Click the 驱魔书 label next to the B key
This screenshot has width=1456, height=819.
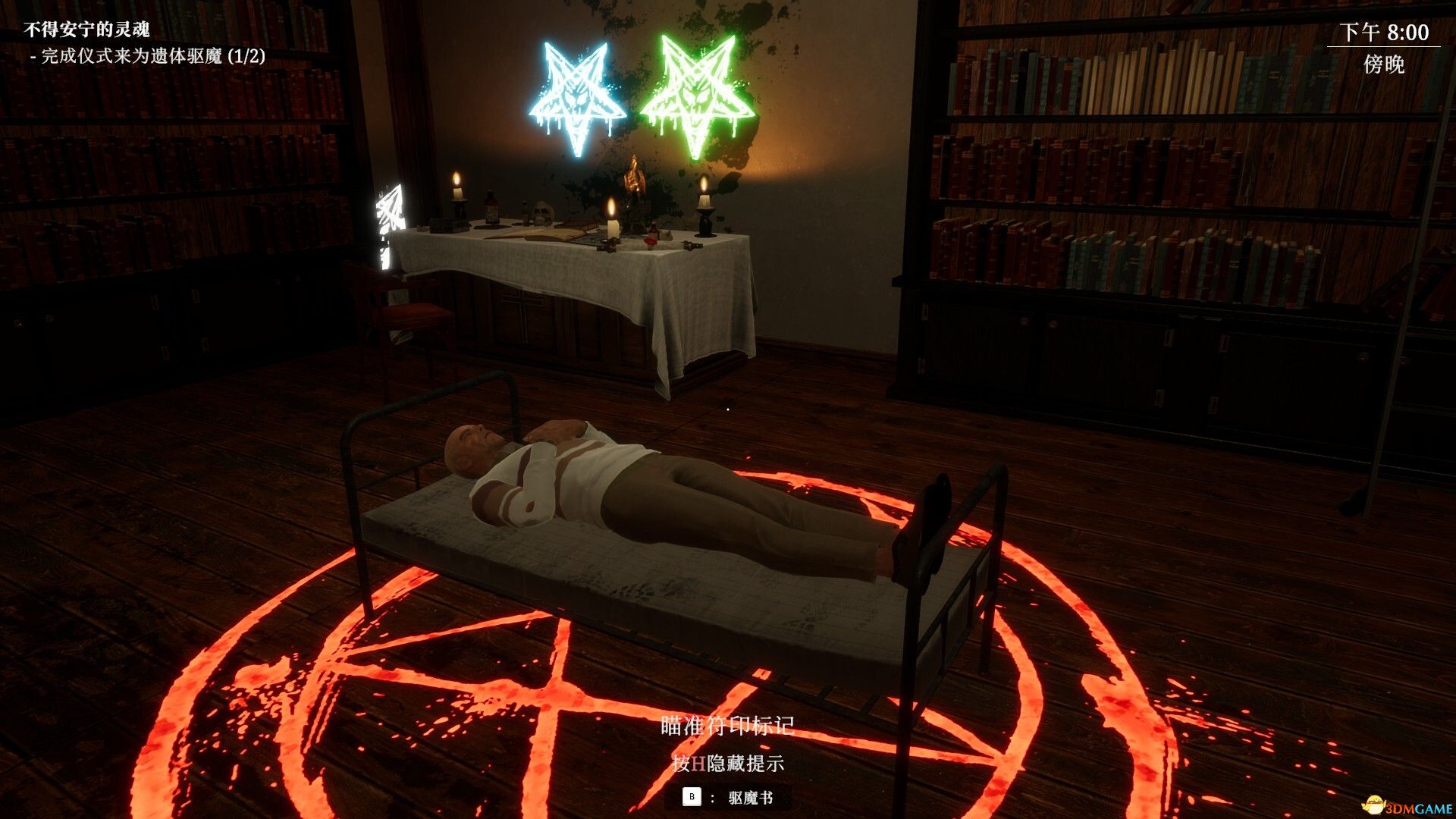click(751, 797)
